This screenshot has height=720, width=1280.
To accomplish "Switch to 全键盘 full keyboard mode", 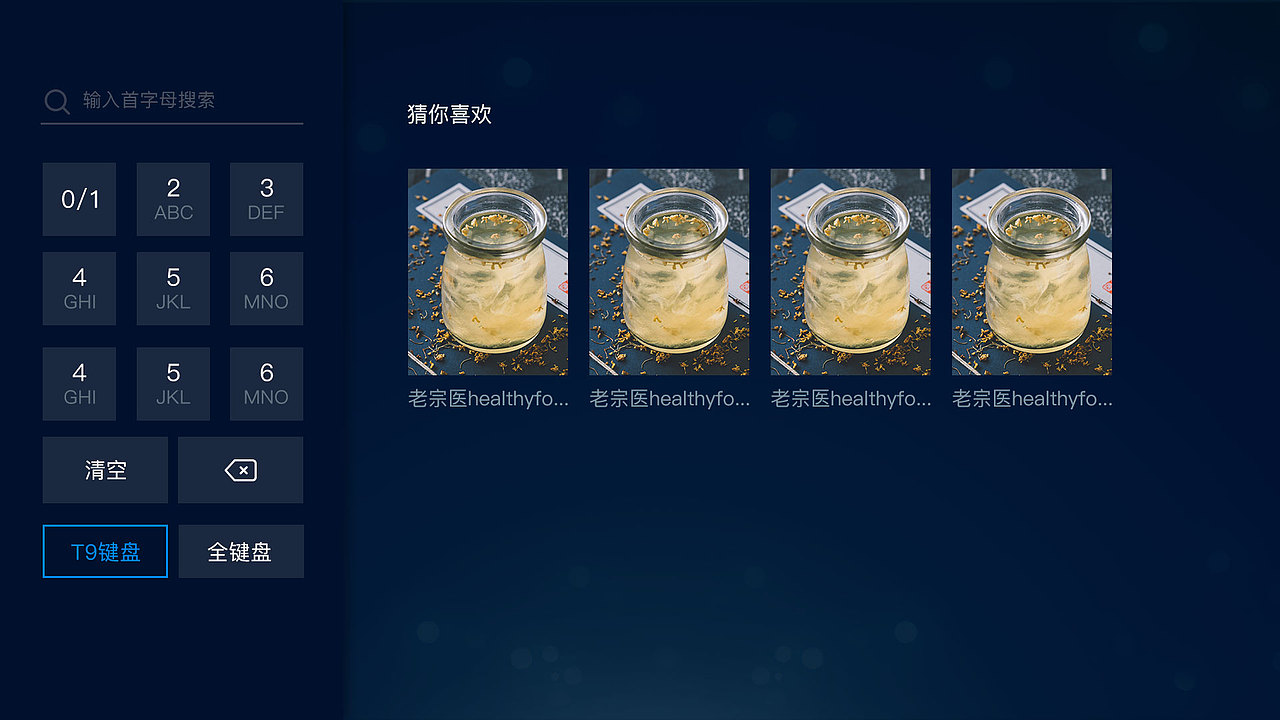I will coord(240,551).
